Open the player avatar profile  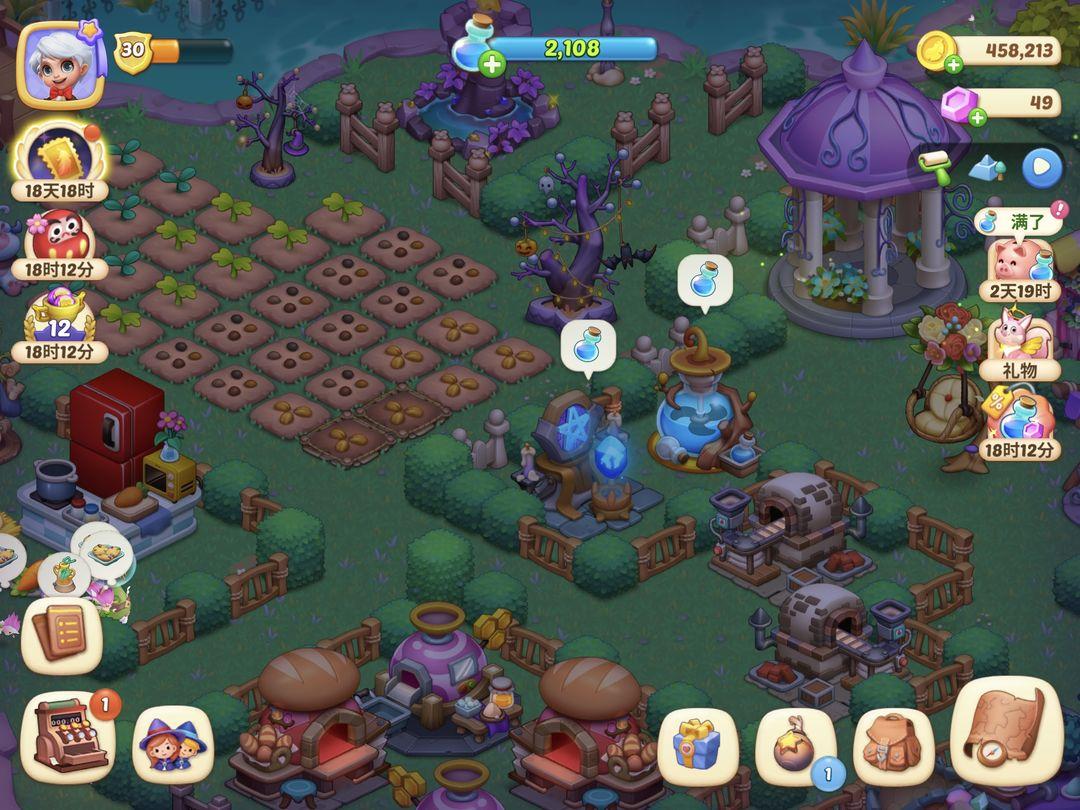[61, 64]
